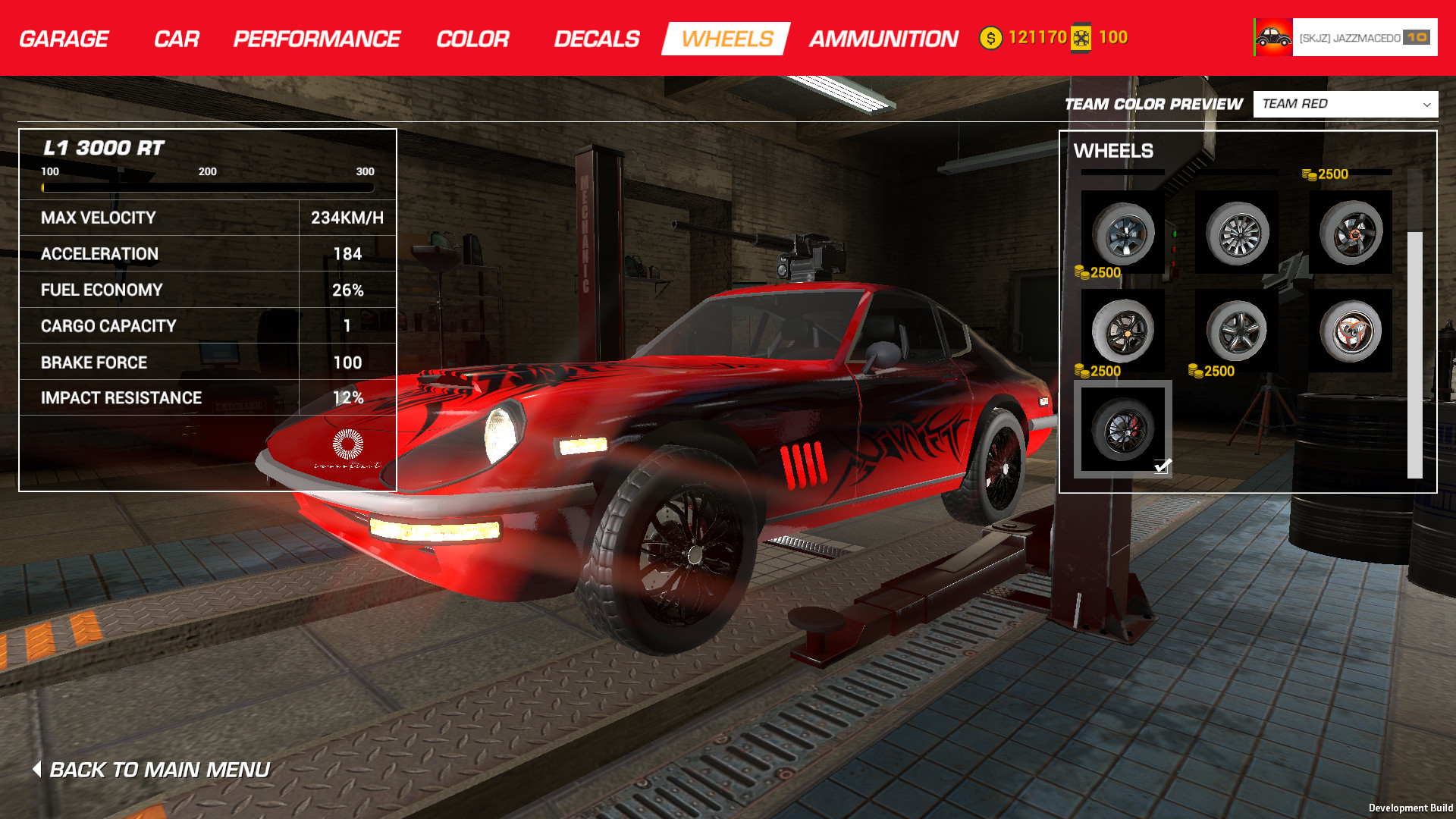Open the PERFORMANCE tab

coord(316,38)
